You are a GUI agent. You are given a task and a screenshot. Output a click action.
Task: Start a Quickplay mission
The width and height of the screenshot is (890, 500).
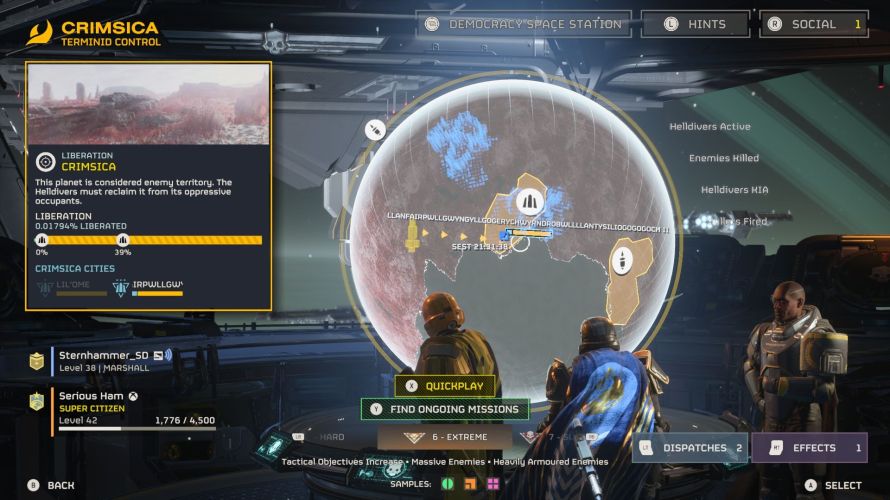[445, 386]
